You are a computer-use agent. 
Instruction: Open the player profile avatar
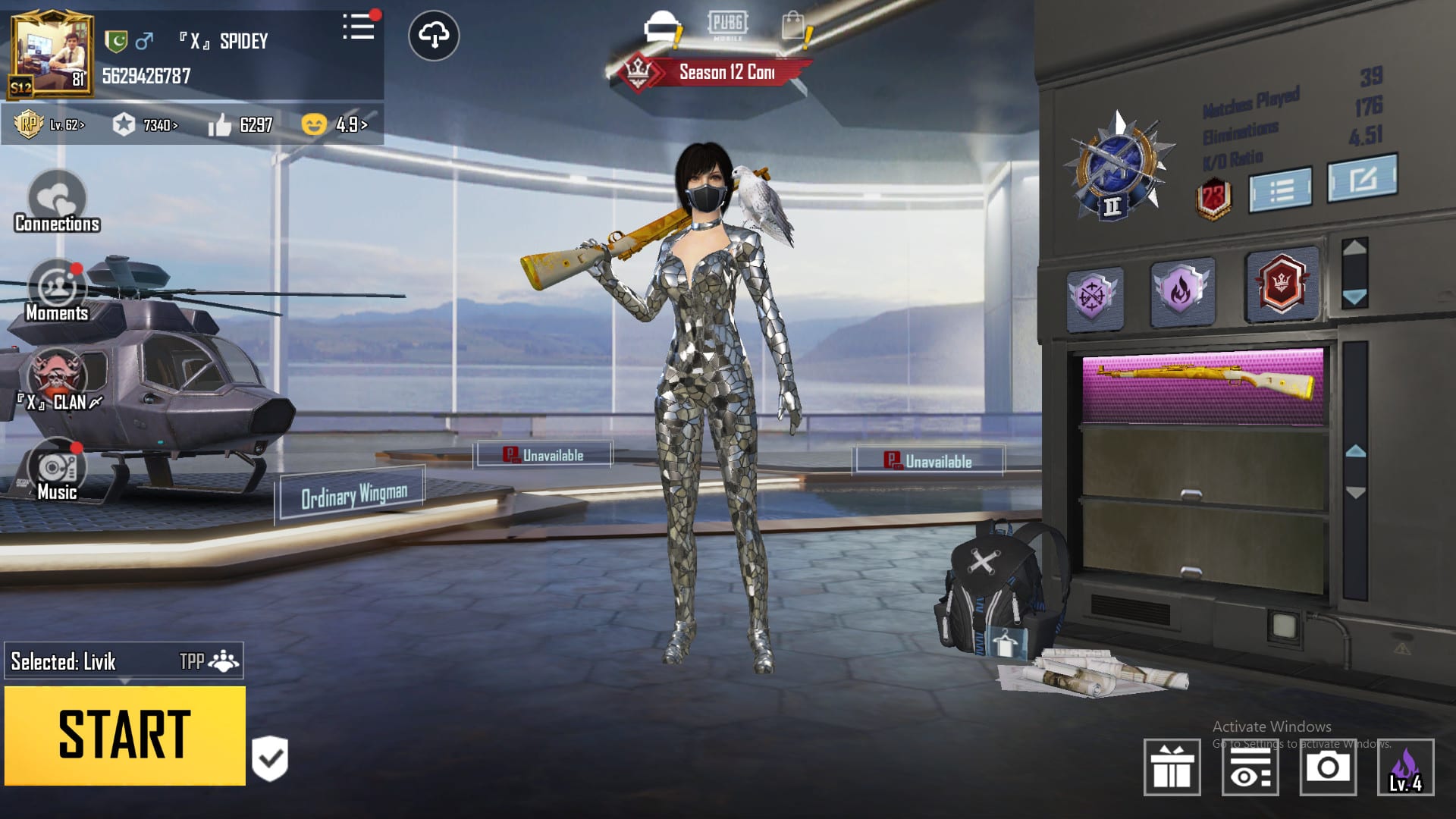pos(52,55)
